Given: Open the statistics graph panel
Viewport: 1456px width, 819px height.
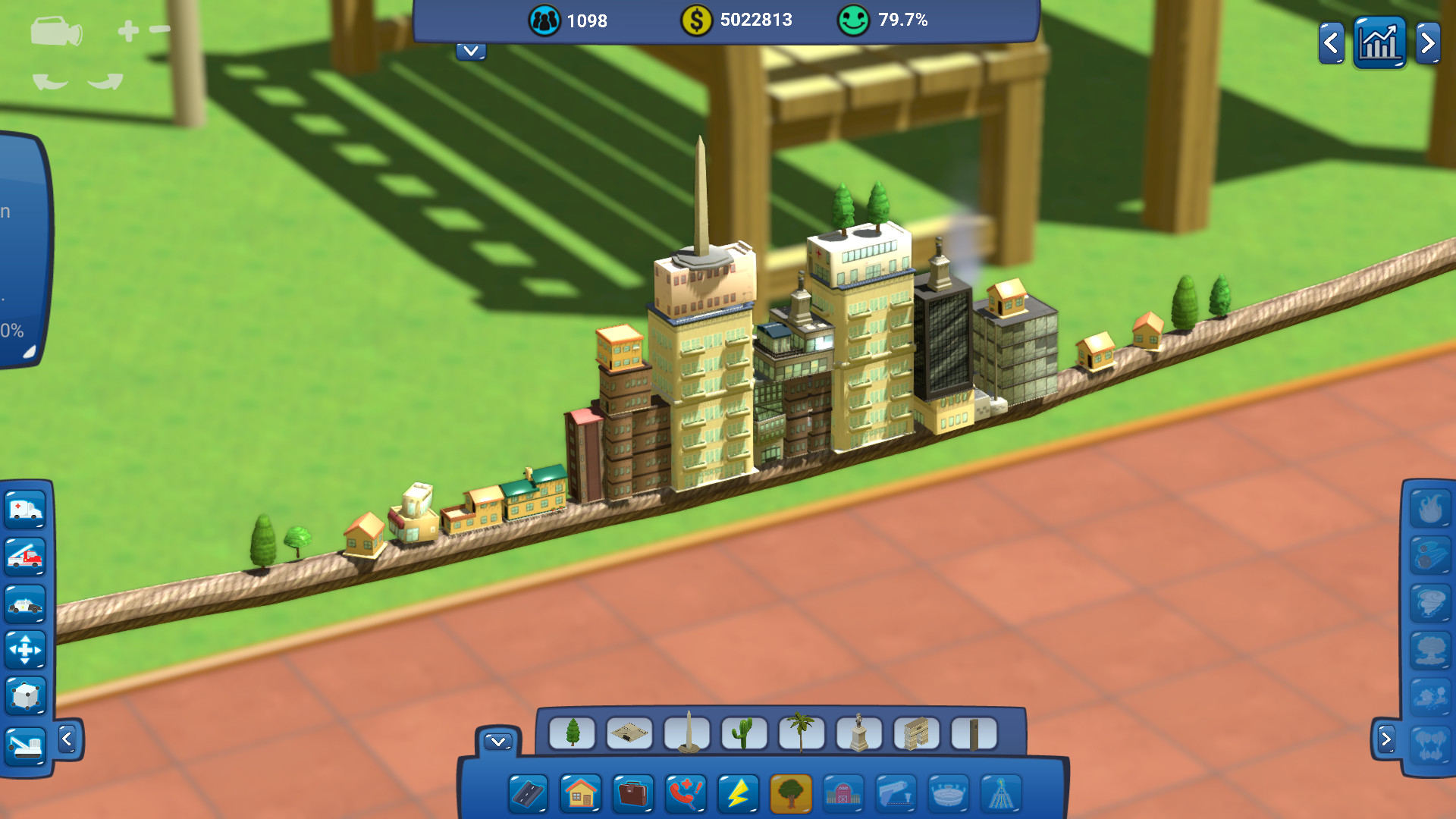Looking at the screenshot, I should [x=1379, y=44].
